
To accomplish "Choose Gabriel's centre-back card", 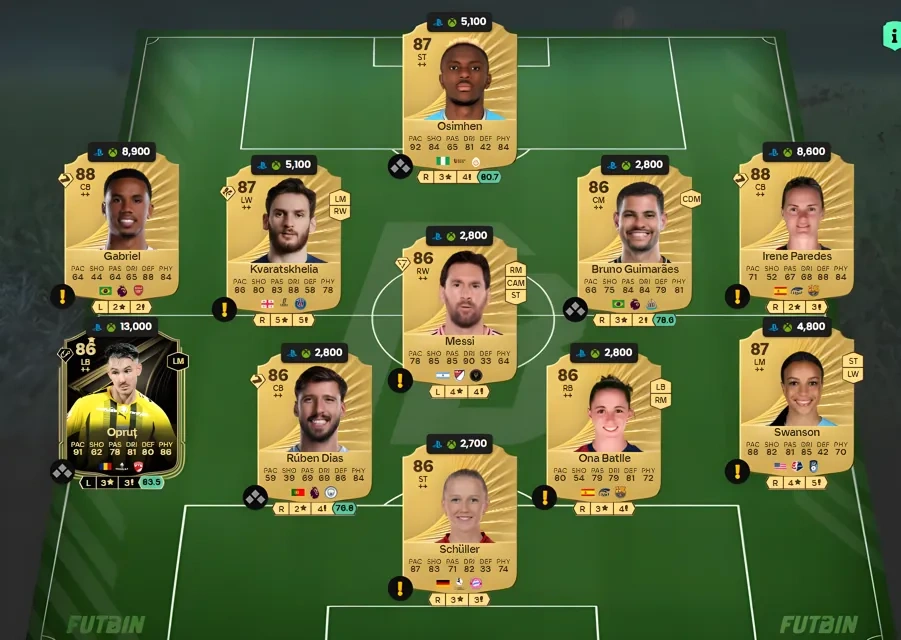I will click(121, 225).
